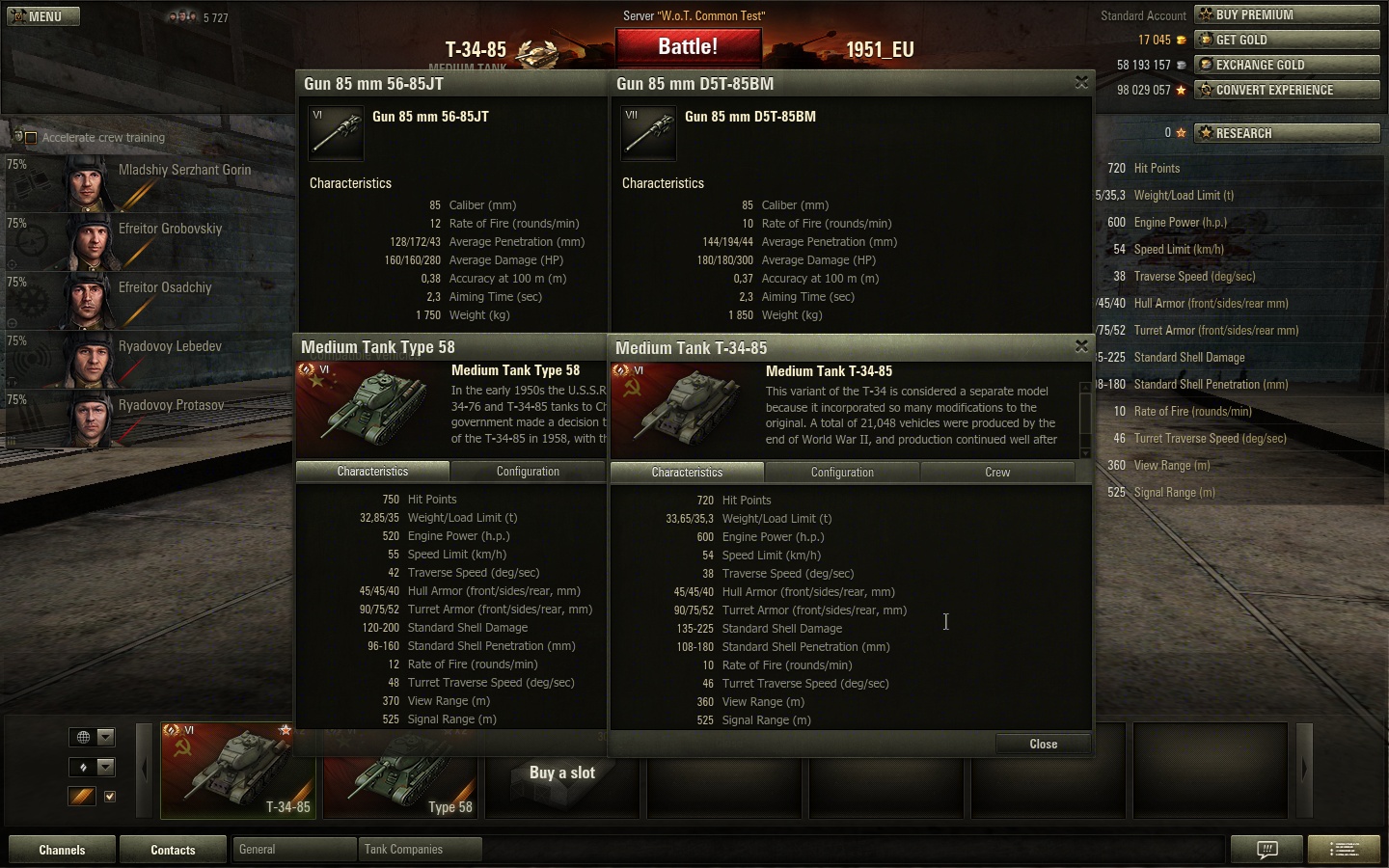The height and width of the screenshot is (868, 1389).
Task: Open the main MENU button
Action: tap(43, 16)
